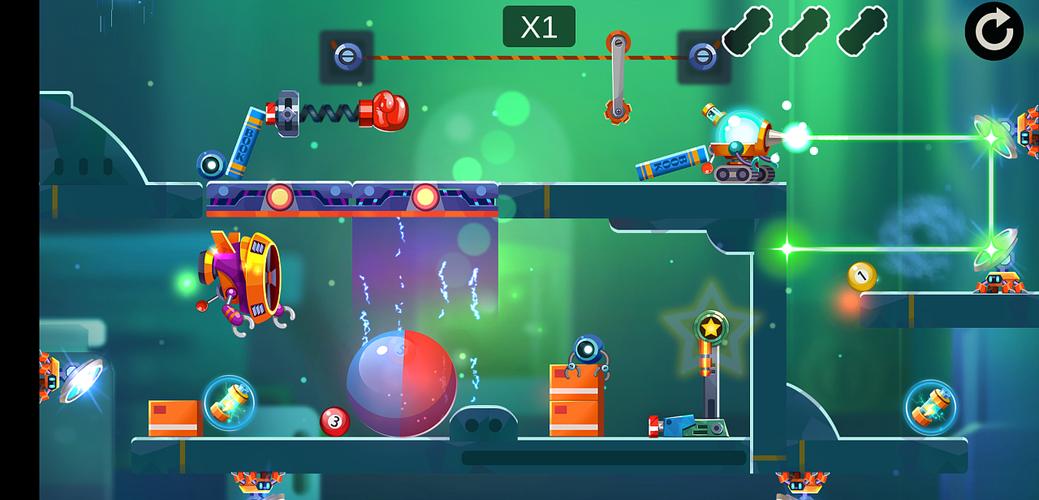Restart the level with the circular arrow
The width and height of the screenshot is (1039, 500).
click(x=993, y=31)
